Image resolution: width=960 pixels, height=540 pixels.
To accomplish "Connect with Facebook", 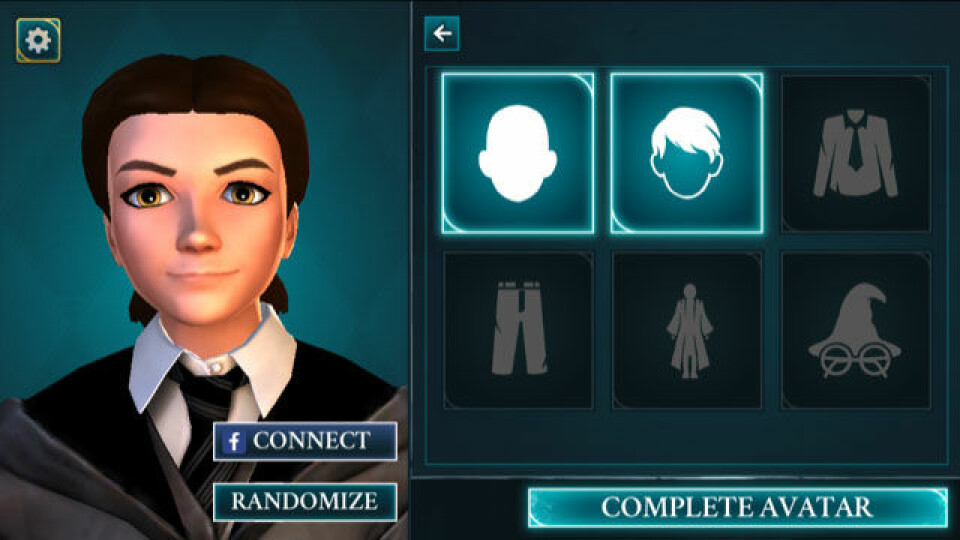I will point(304,441).
